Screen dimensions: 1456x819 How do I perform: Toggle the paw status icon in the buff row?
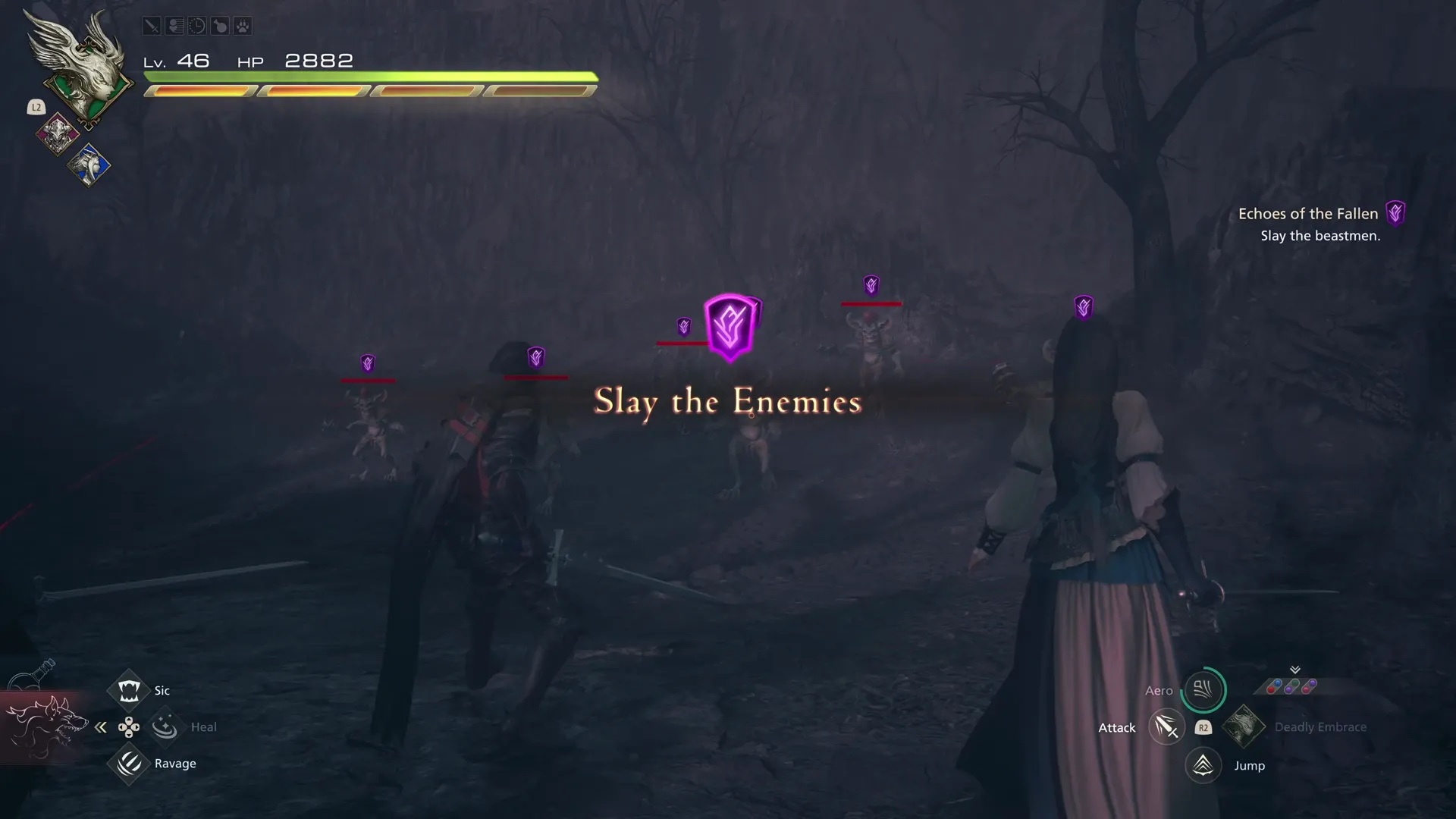click(x=242, y=25)
